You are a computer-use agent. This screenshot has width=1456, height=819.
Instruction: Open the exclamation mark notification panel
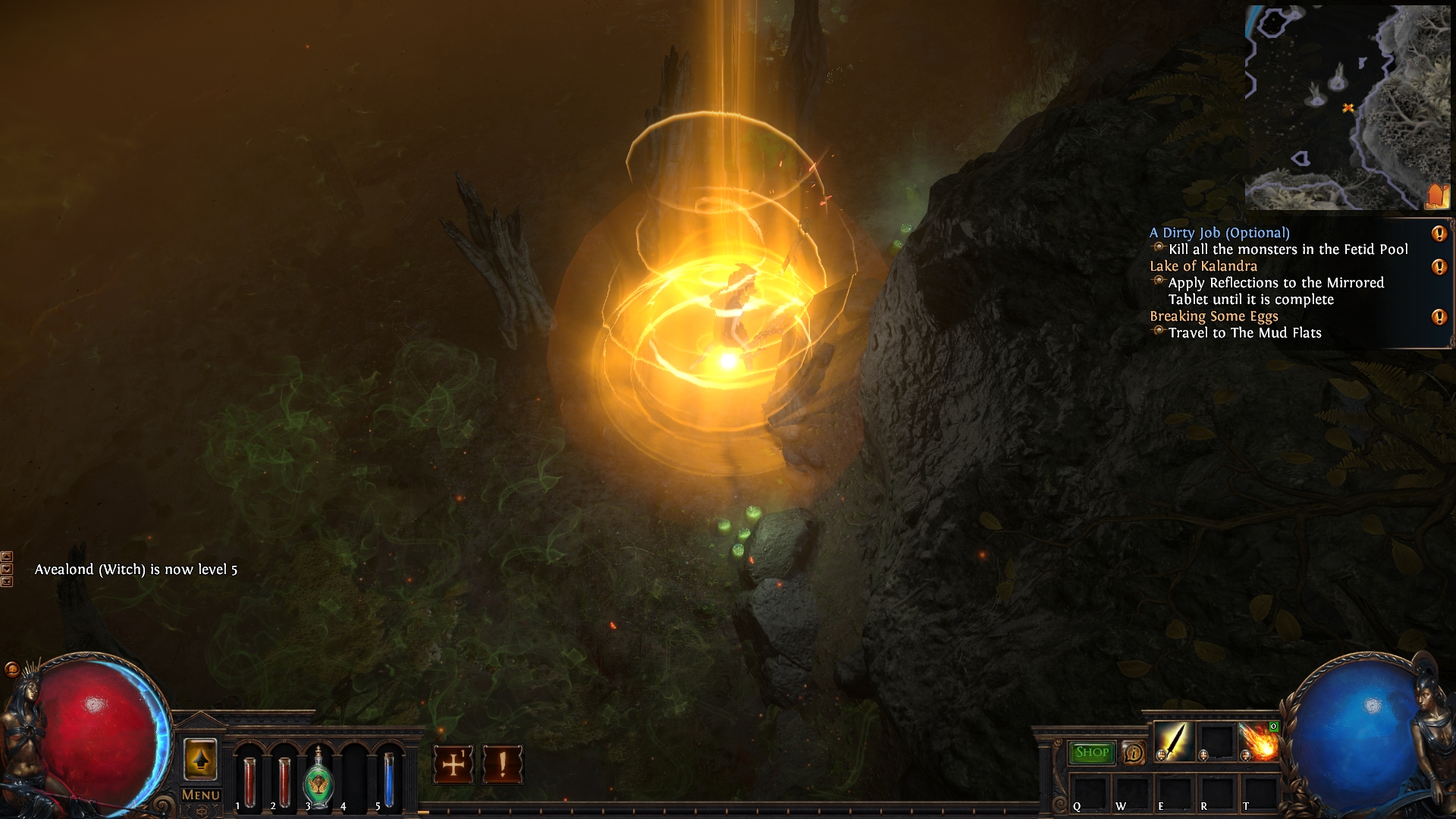click(502, 764)
